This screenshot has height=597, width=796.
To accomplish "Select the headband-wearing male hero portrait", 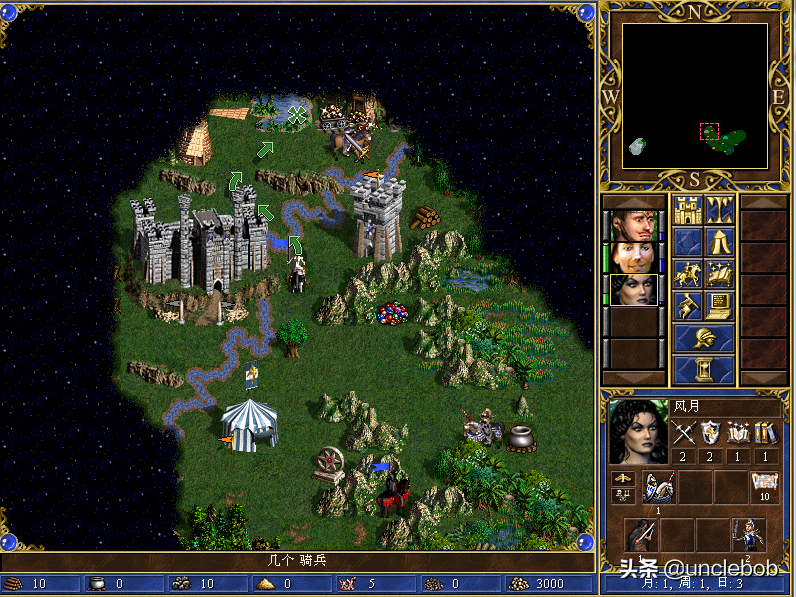I will 634,223.
